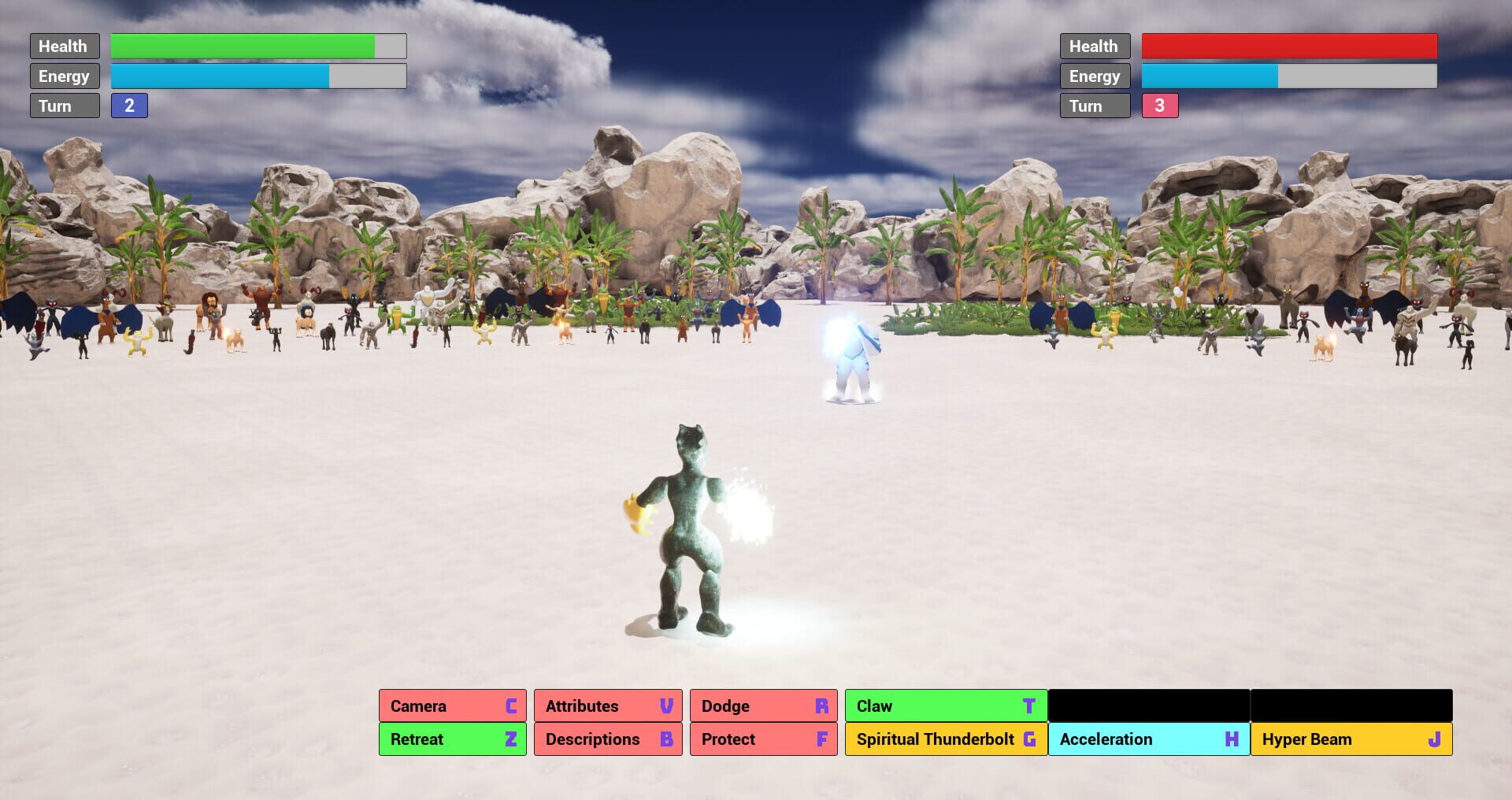This screenshot has height=800, width=1512.
Task: Open the Camera controls
Action: 452,706
